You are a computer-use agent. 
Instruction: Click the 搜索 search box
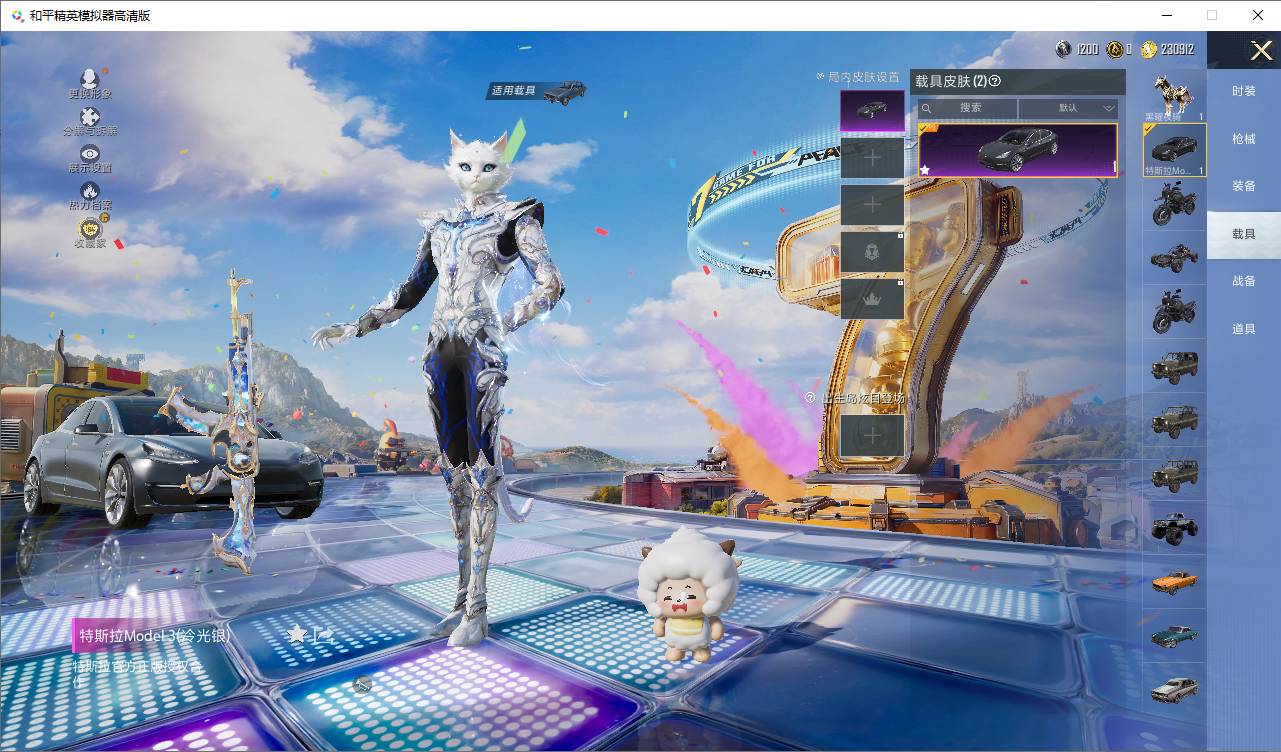click(x=969, y=108)
